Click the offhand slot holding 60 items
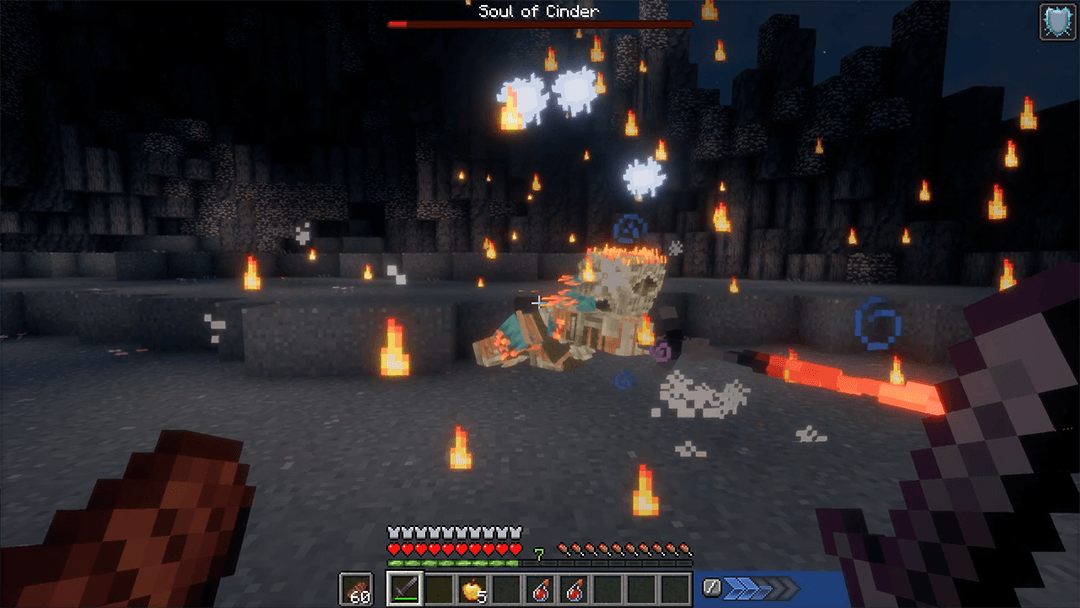Screen dimensions: 1080x608 [355, 589]
